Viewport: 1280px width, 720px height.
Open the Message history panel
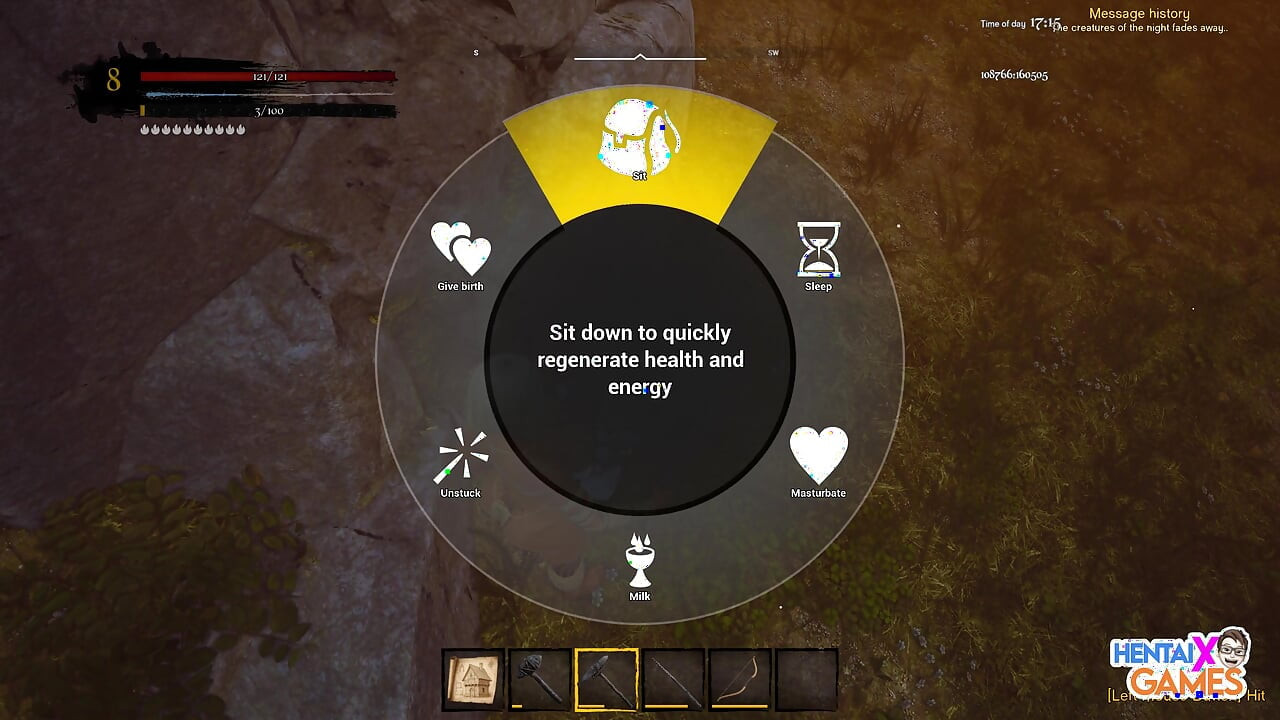click(1138, 14)
